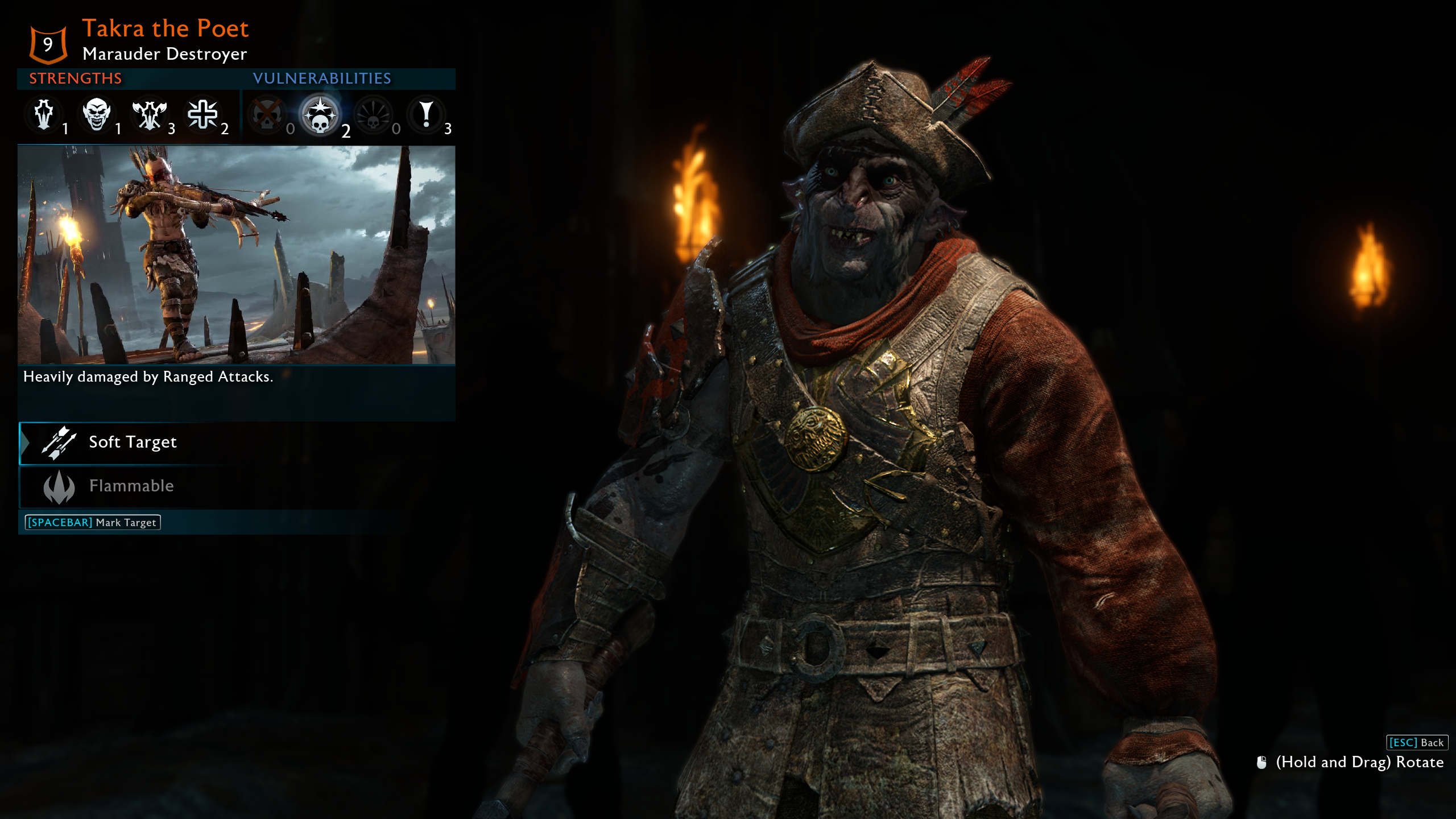This screenshot has height=819, width=1456.
Task: Click the ranged attack illustration thumbnail
Action: point(236,255)
